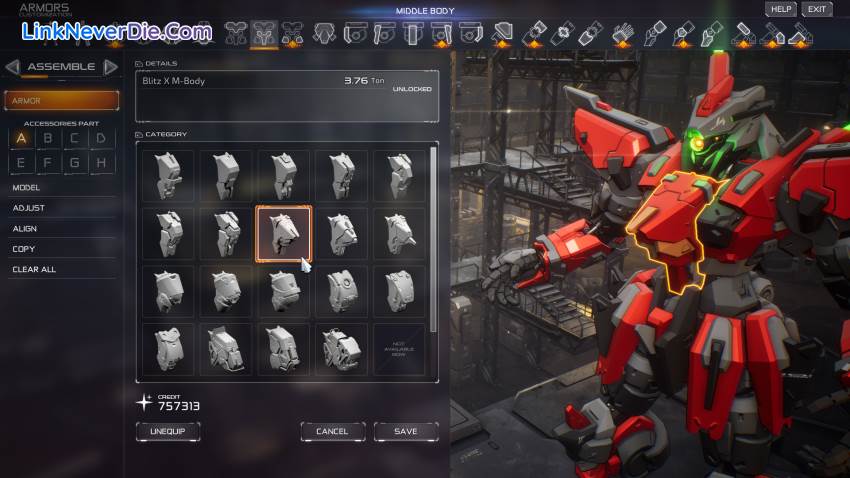Select the ARMOR menu entry
Screen dimensions: 850x478
(62, 101)
